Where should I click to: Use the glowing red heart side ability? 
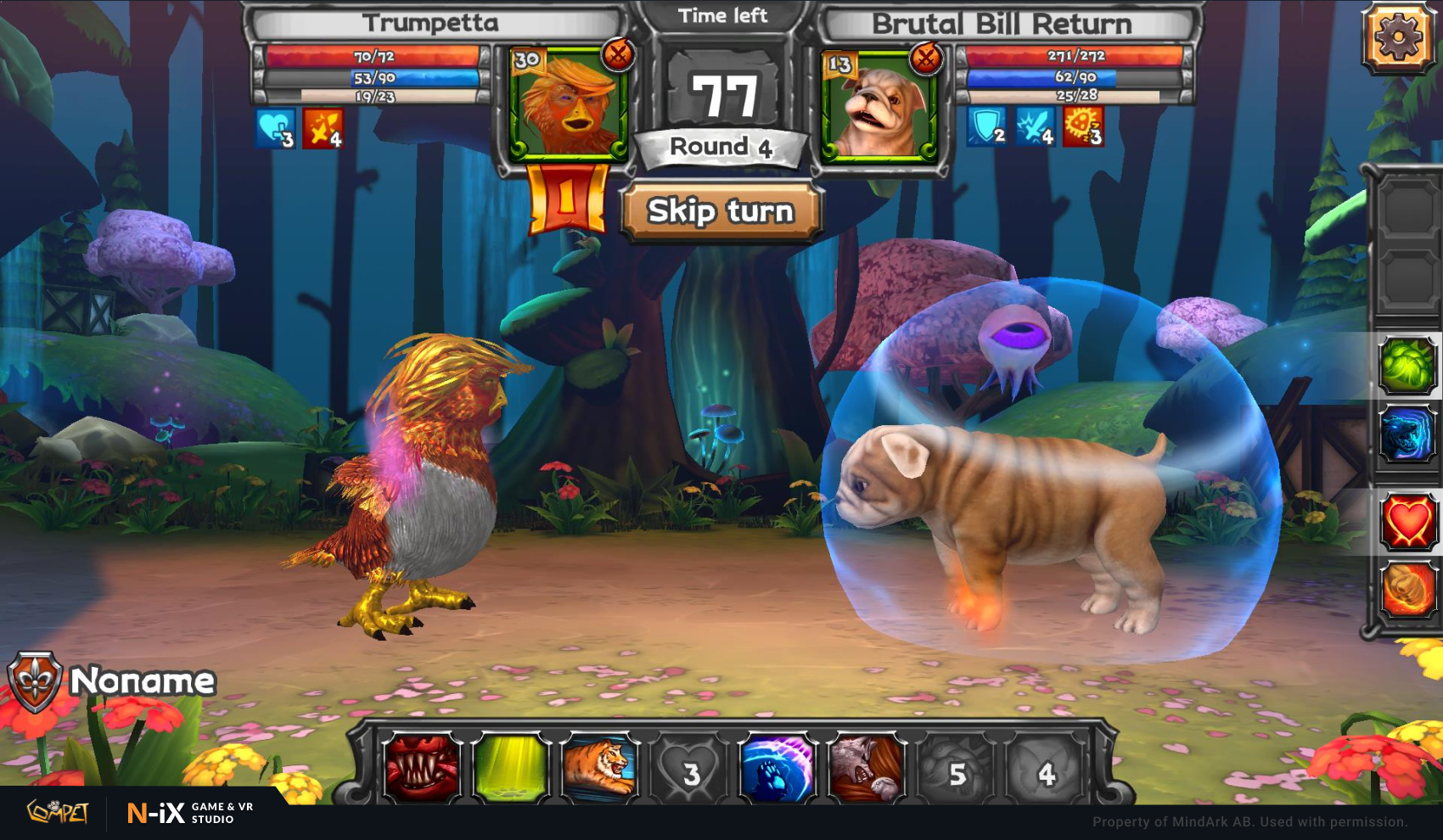pyautogui.click(x=1407, y=521)
